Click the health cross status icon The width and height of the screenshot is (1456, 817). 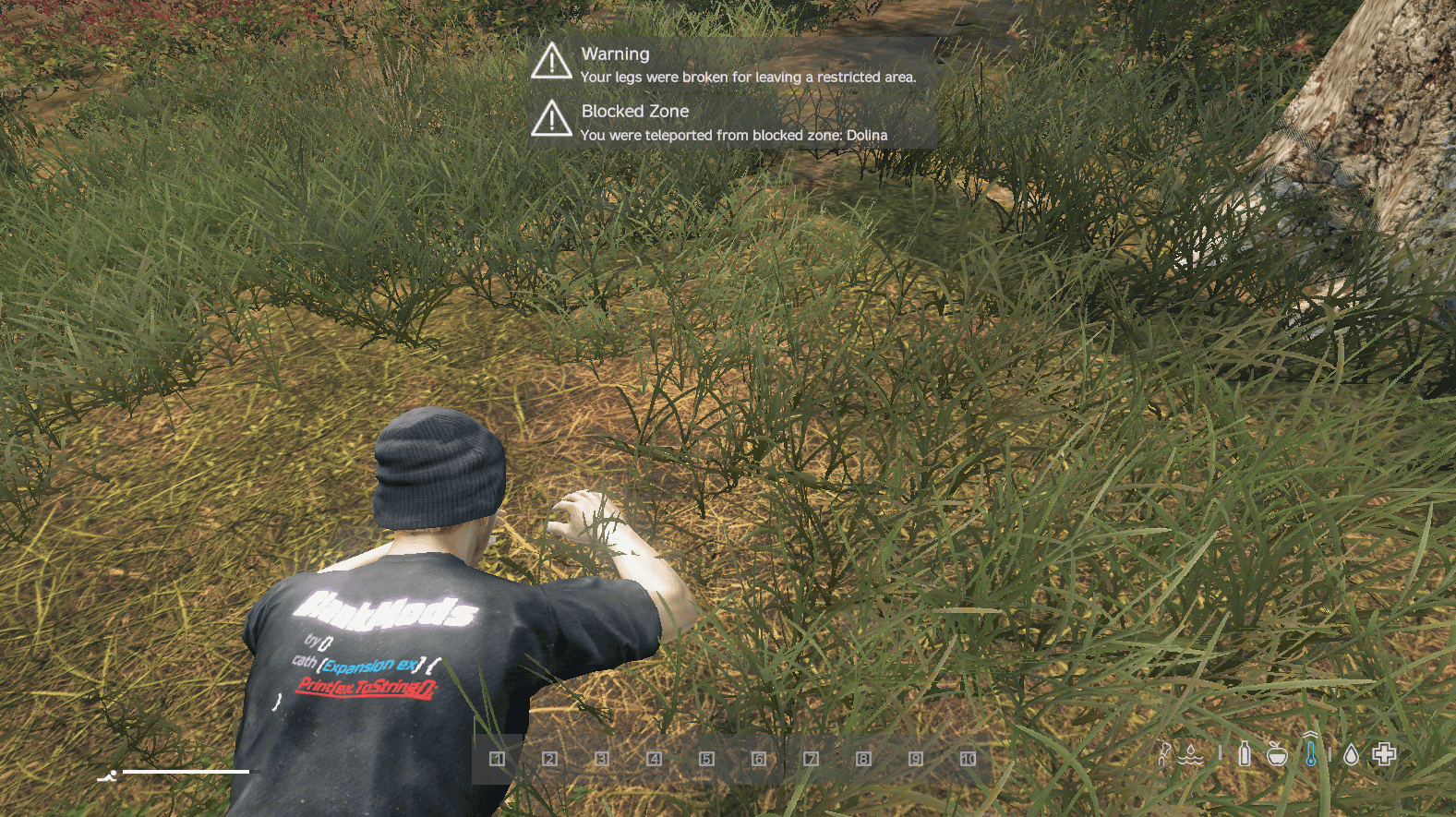tap(1385, 753)
